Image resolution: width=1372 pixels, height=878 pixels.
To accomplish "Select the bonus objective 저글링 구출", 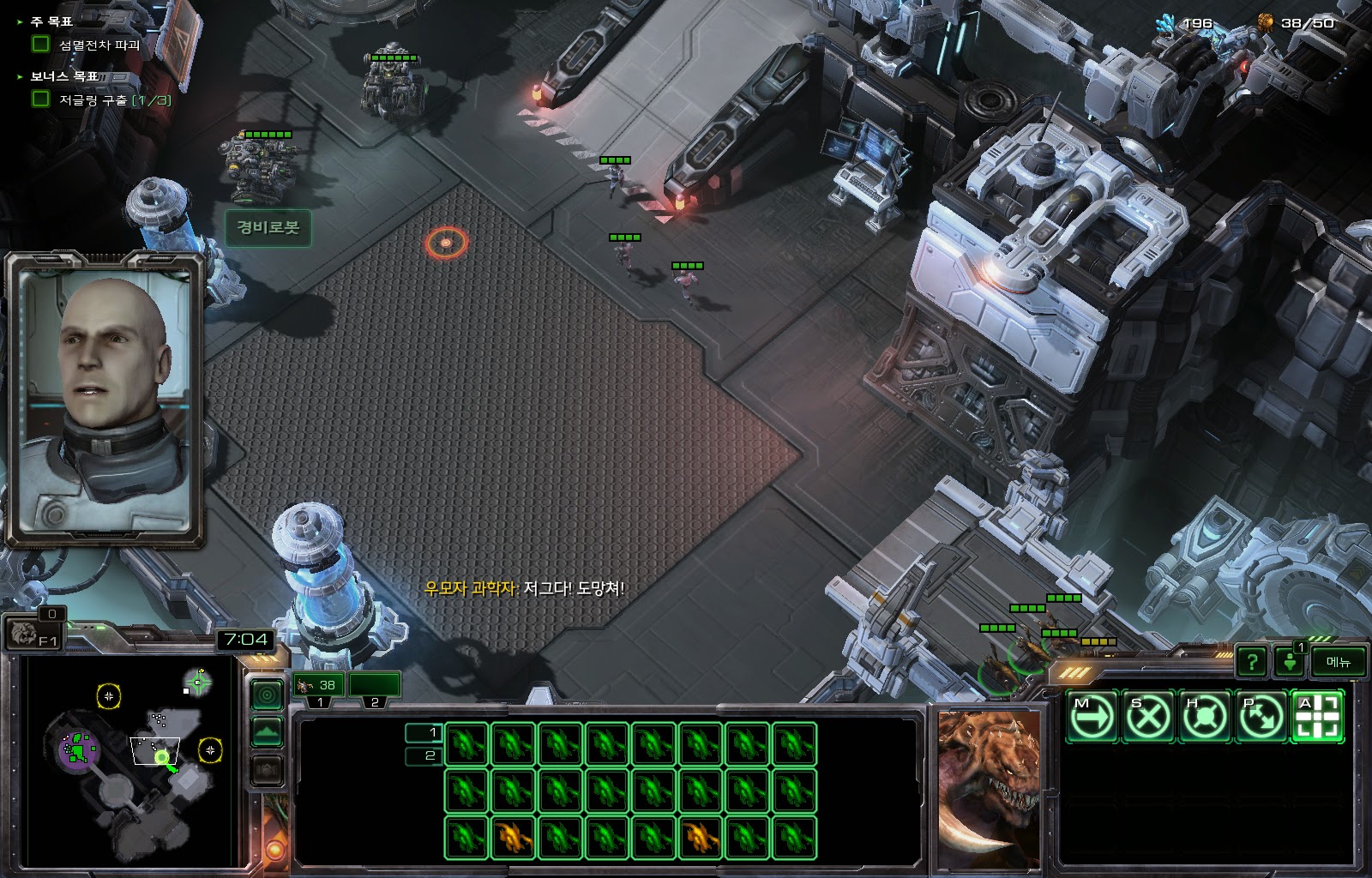I will (114, 99).
